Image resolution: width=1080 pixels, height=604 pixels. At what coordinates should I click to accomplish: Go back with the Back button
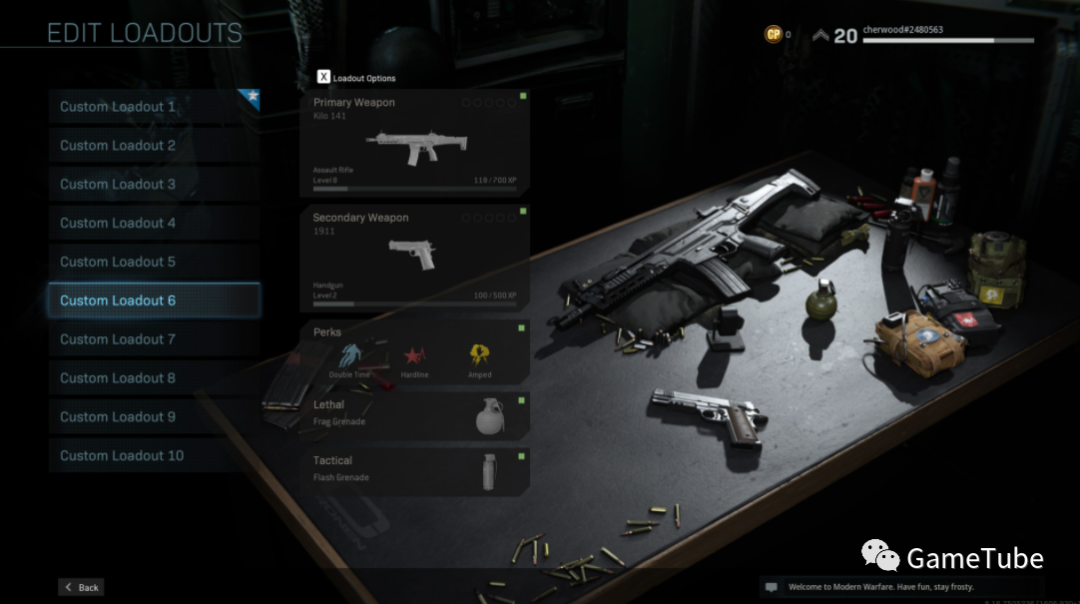click(81, 588)
